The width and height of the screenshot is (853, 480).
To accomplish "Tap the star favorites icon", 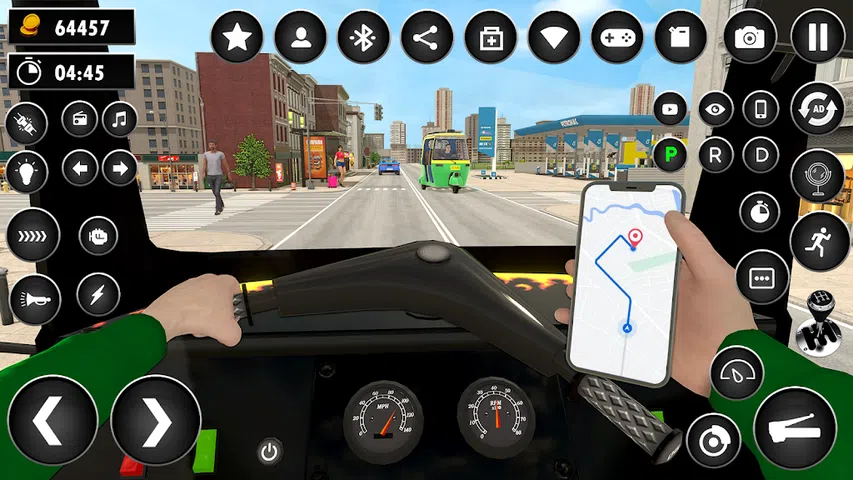I will point(237,37).
